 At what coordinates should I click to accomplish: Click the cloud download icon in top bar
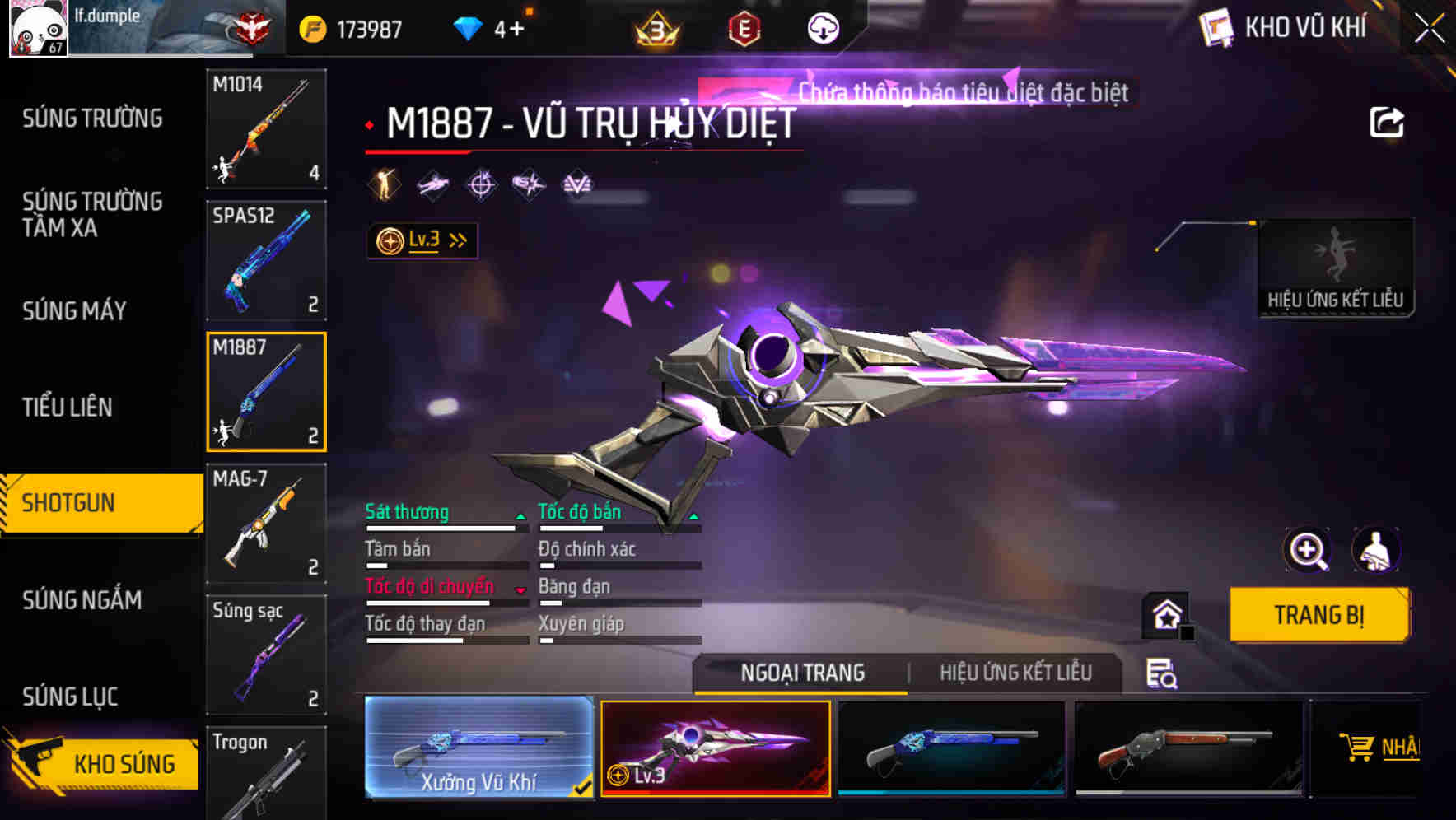point(821,29)
